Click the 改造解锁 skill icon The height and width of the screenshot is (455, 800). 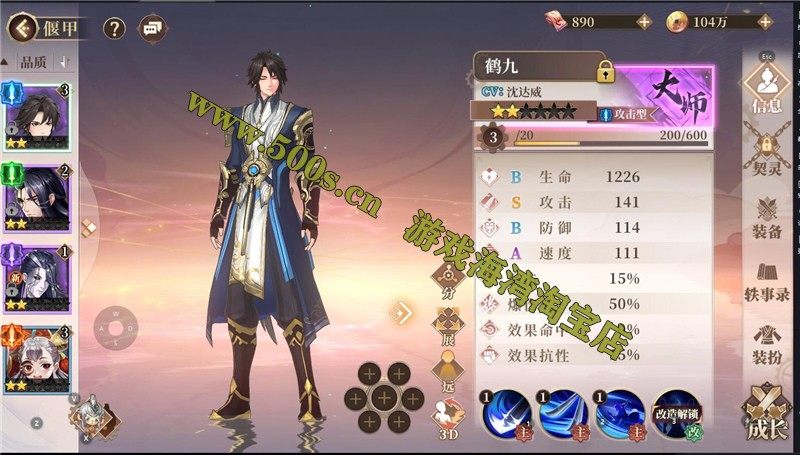pyautogui.click(x=677, y=414)
